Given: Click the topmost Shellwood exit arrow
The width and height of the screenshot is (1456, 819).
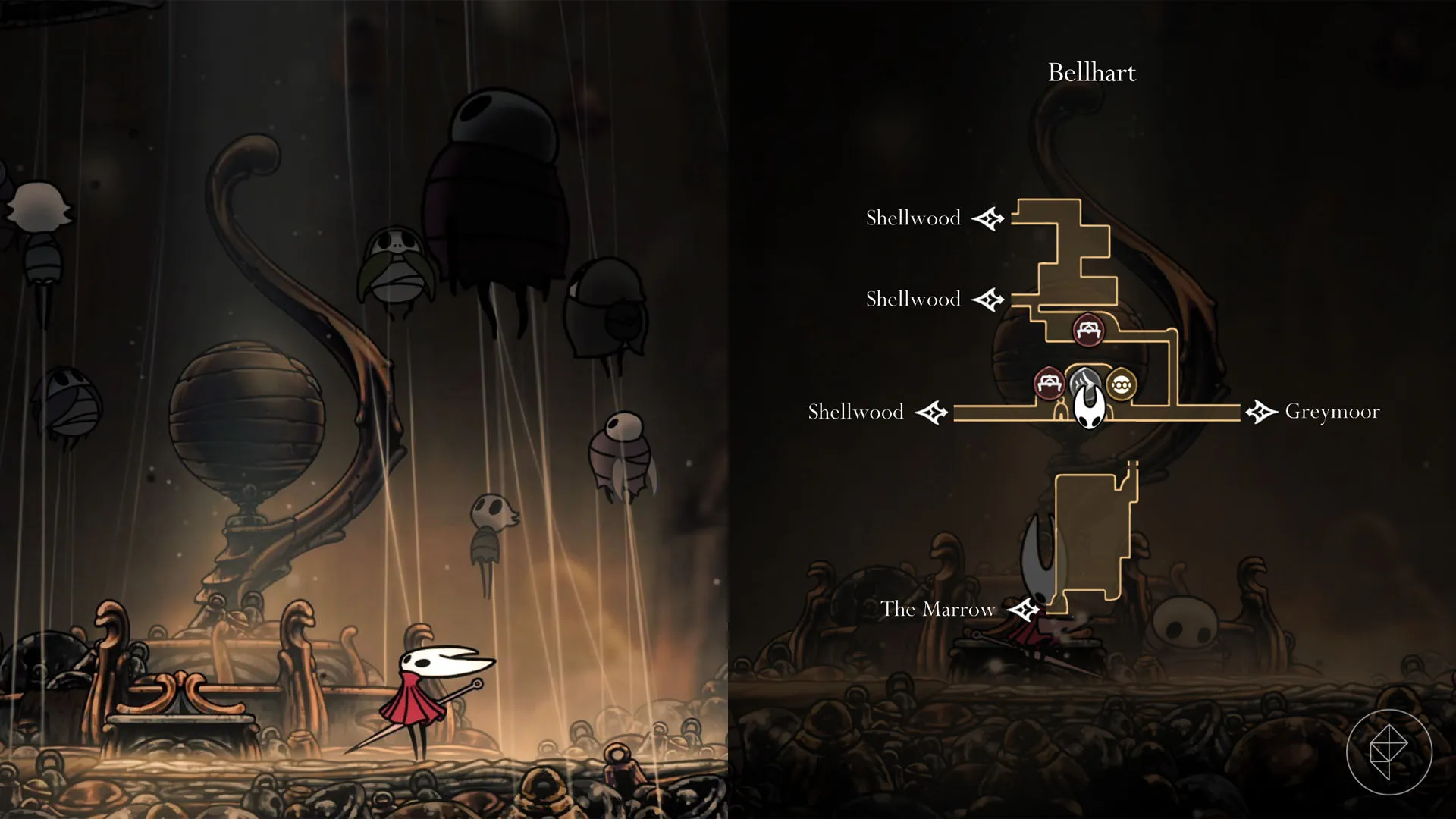Looking at the screenshot, I should 990,218.
